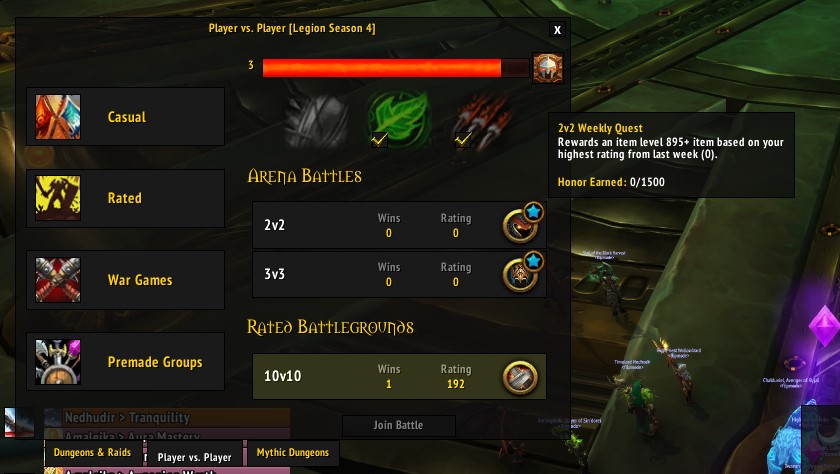Image resolution: width=840 pixels, height=474 pixels.
Task: Pick the 10v10 rated battlegrounds row
Action: (380, 376)
